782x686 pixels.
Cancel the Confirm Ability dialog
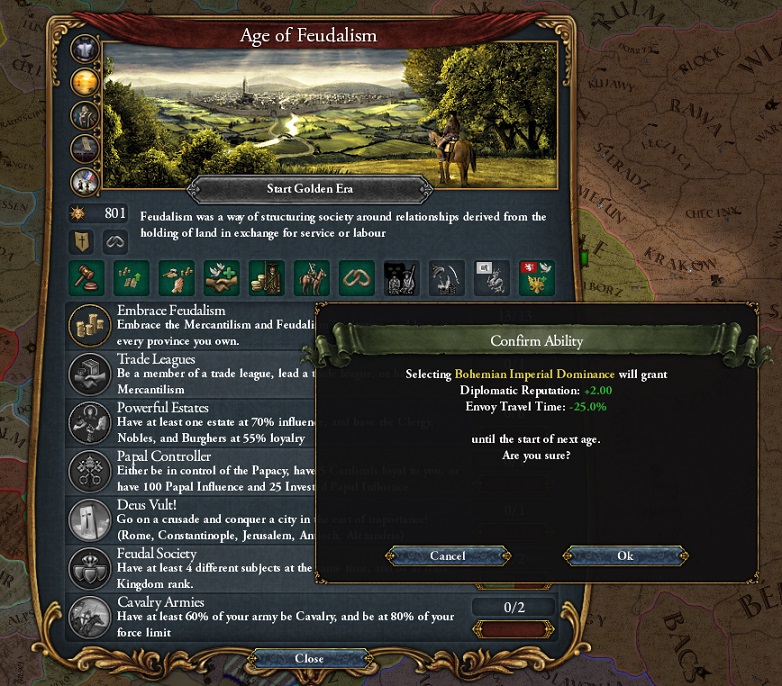pyautogui.click(x=447, y=555)
